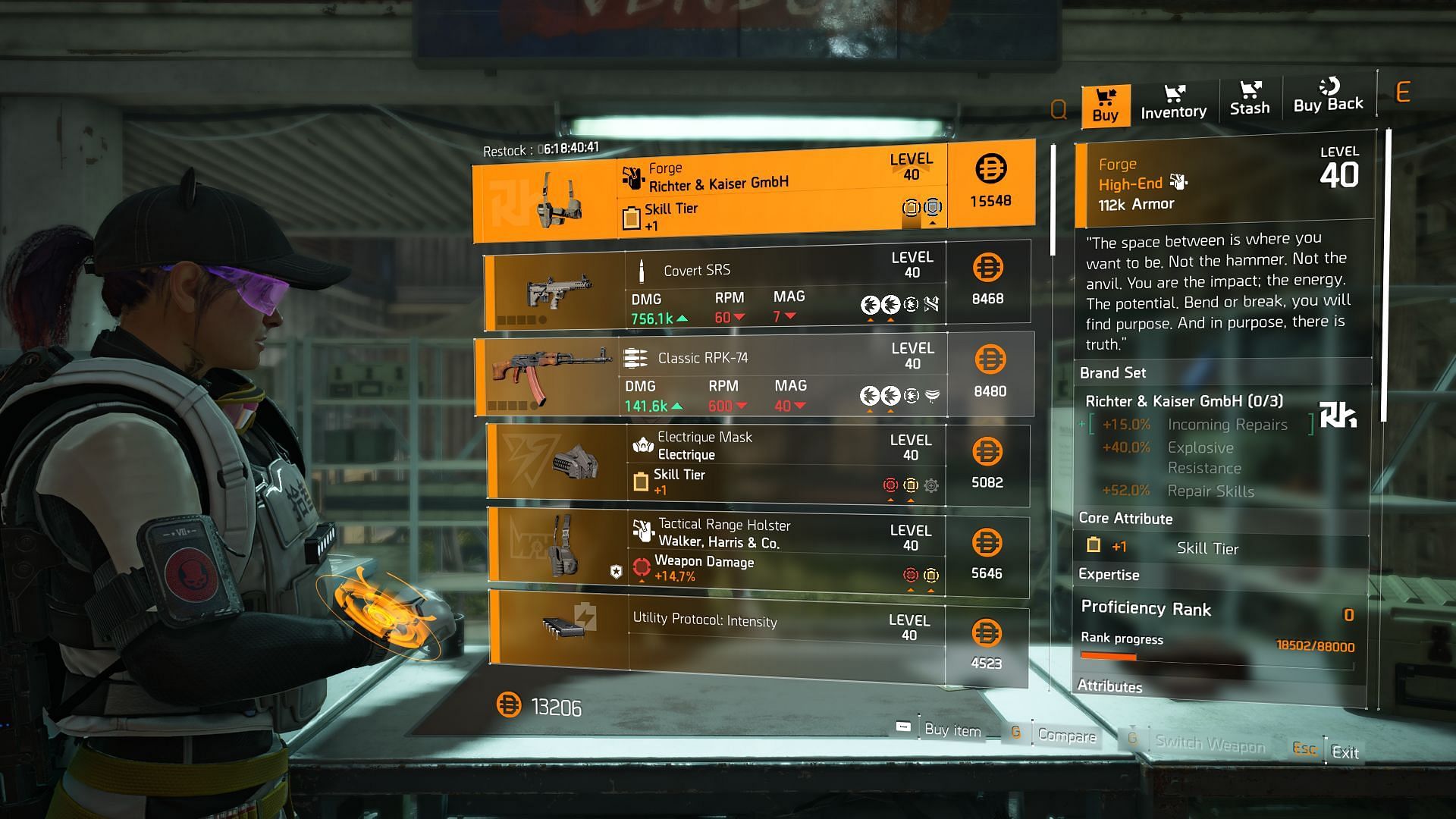1456x819 pixels.
Task: Switch to the Stash tab
Action: [x=1249, y=99]
